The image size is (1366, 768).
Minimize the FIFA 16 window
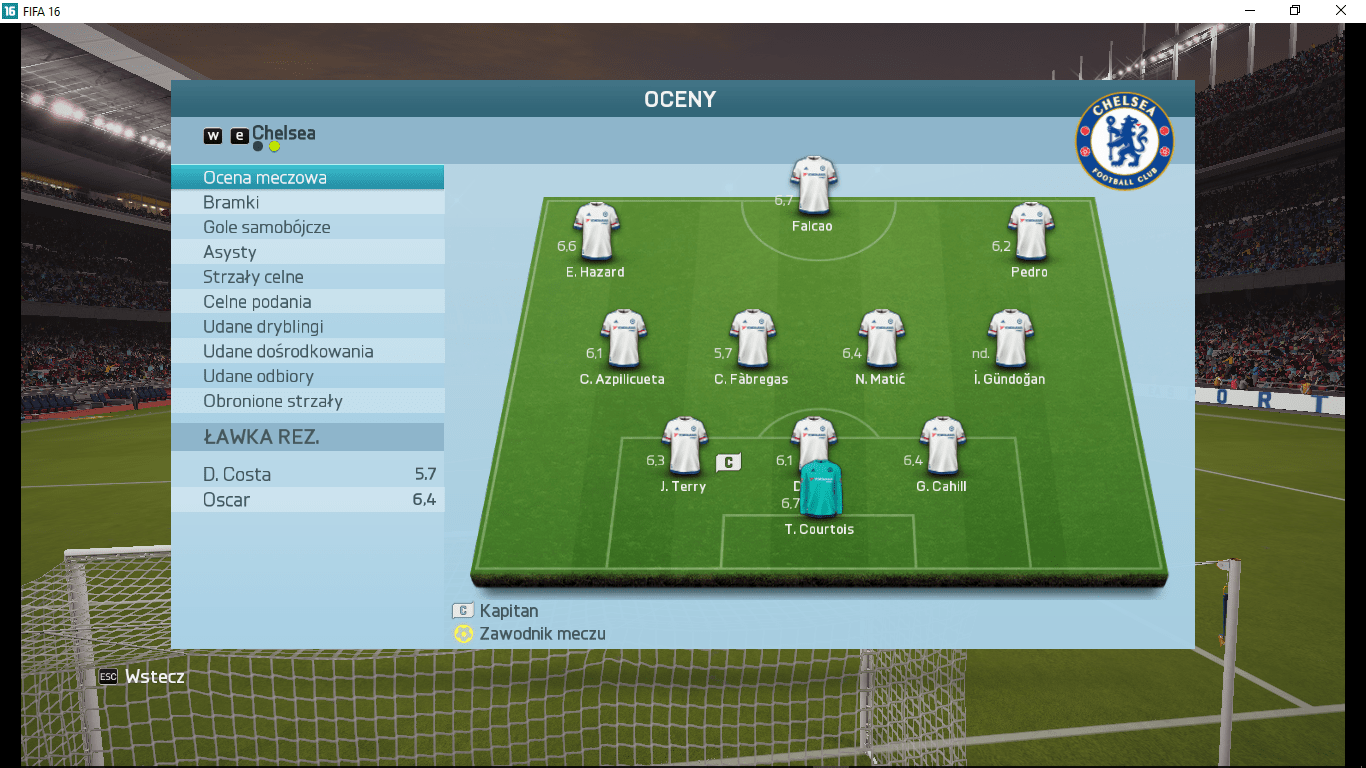(1249, 11)
